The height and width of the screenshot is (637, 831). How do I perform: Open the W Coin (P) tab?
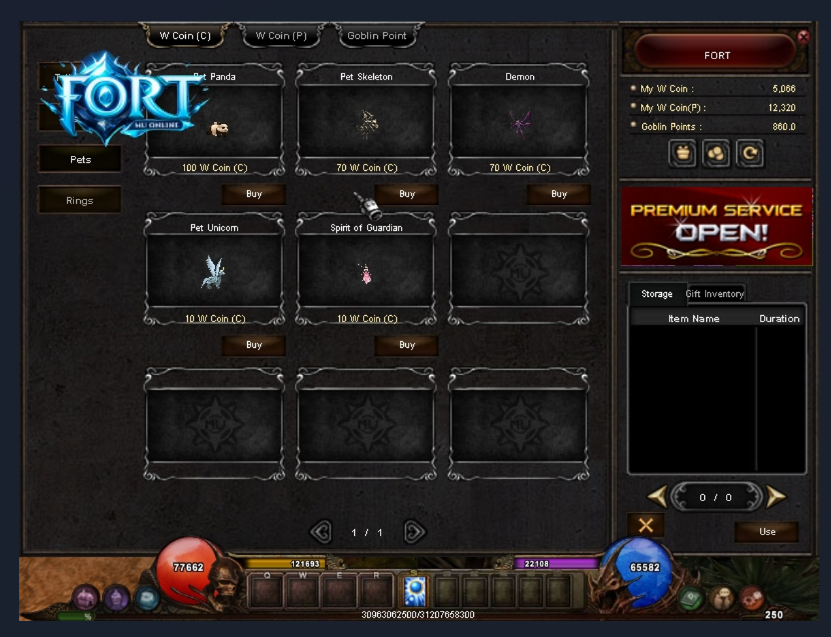(x=281, y=36)
